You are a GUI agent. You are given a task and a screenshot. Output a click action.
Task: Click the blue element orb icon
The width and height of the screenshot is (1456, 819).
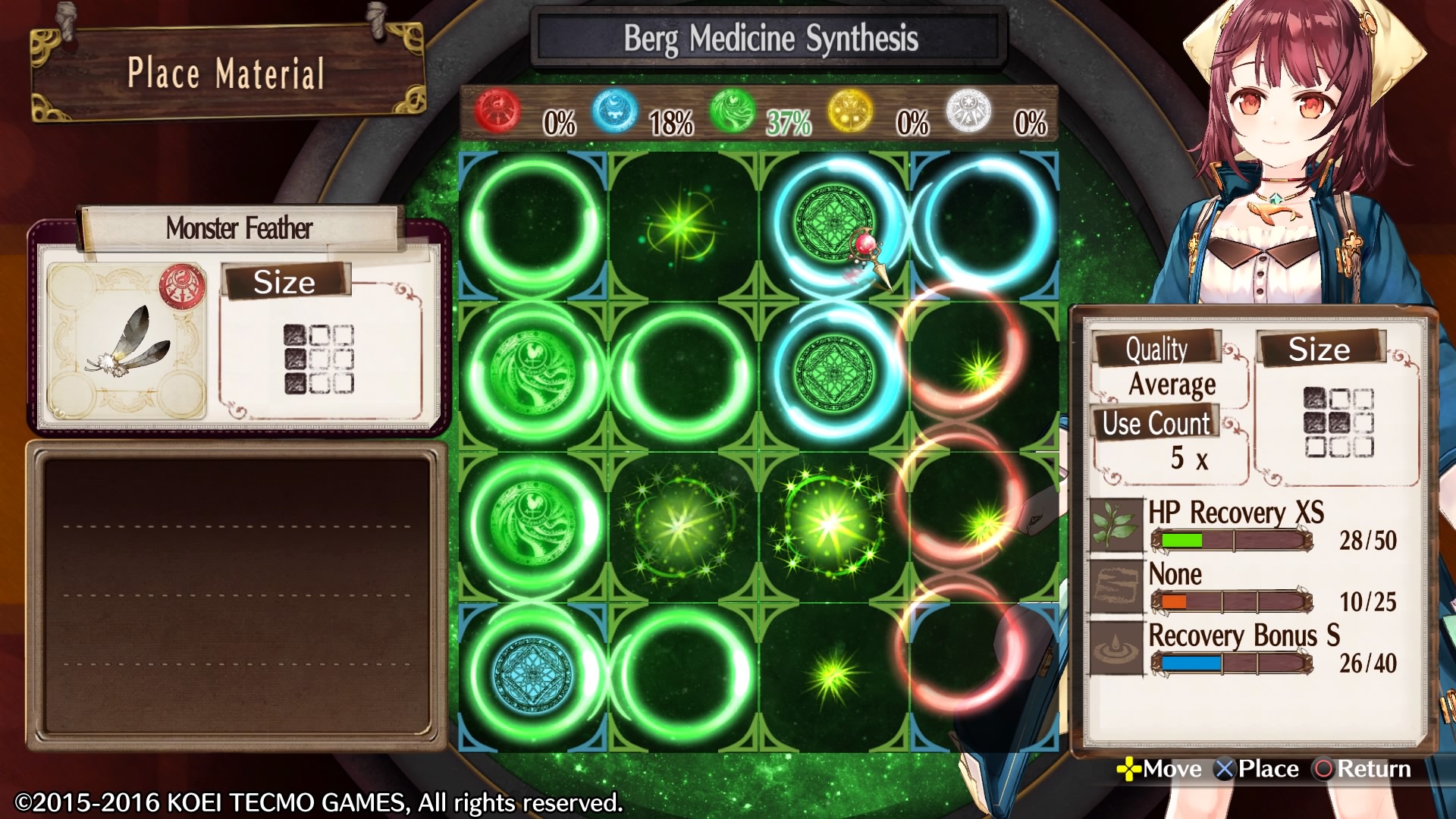(x=614, y=111)
